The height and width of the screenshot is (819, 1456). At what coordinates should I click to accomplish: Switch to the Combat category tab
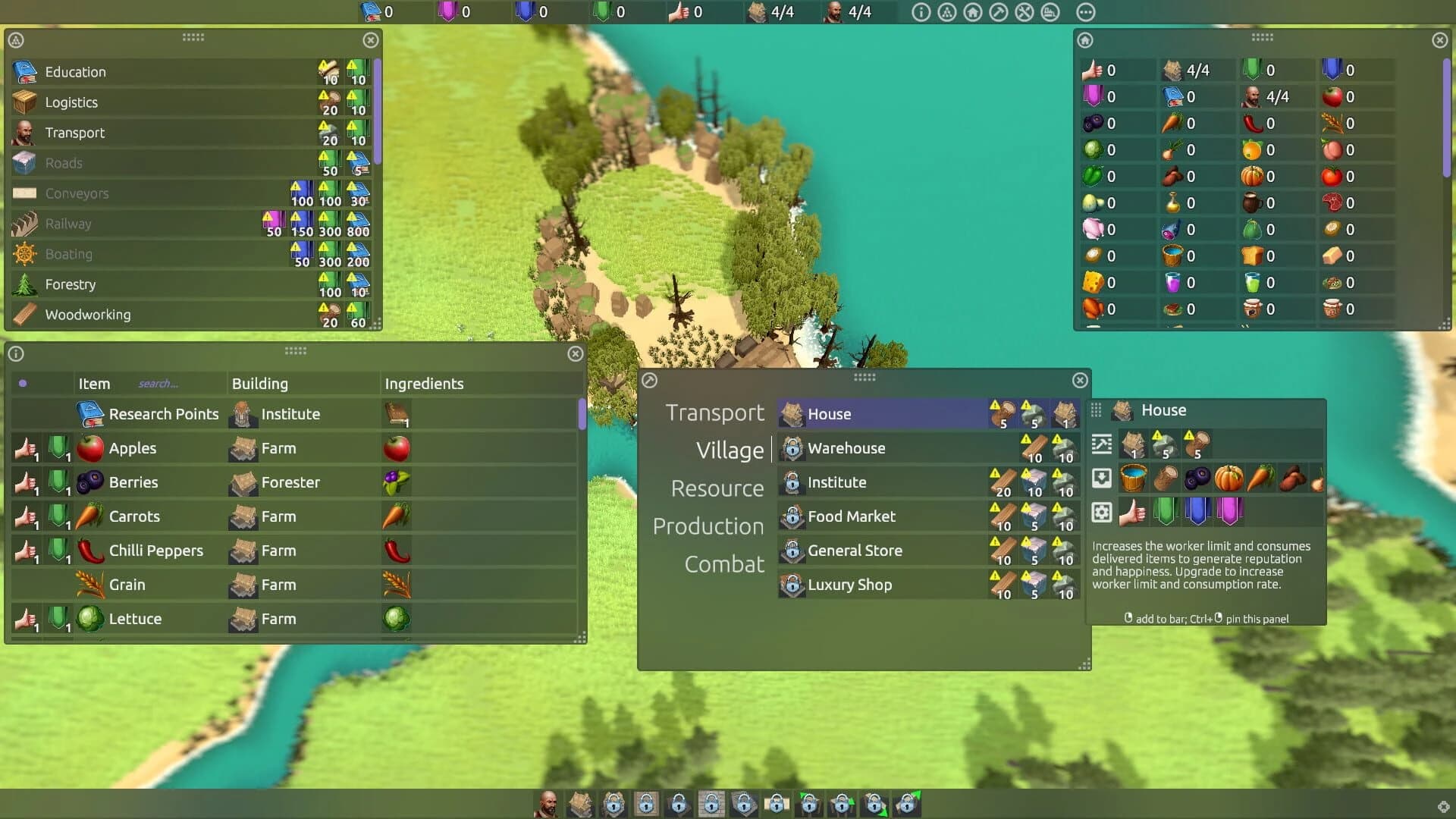click(x=724, y=563)
